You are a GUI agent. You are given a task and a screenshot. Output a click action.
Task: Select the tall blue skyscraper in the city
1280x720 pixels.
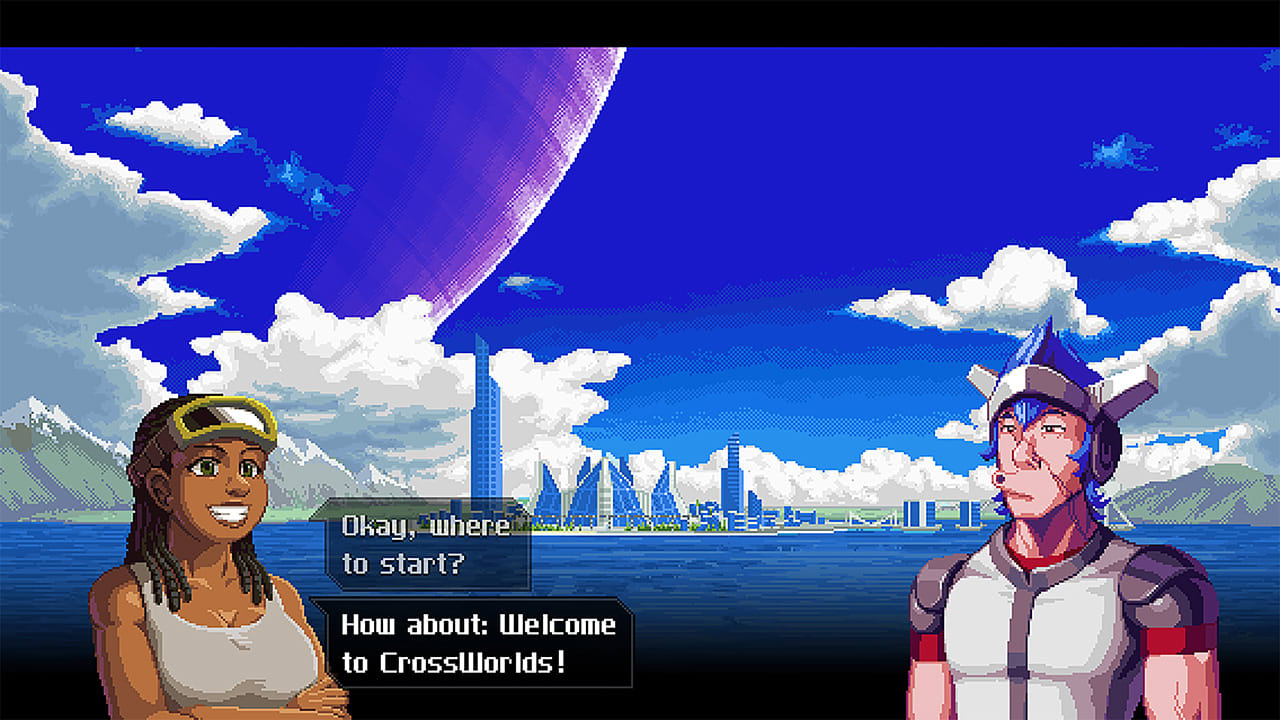click(x=487, y=400)
